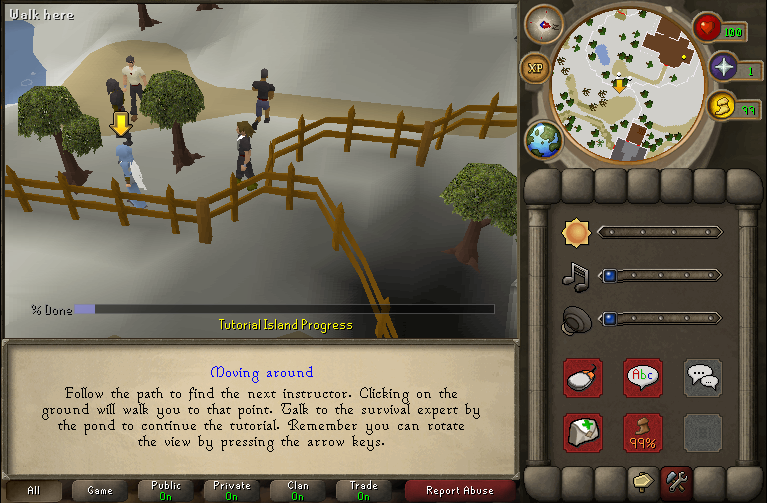Toggle chat effects with the Abc button
This screenshot has height=503, width=767.
[643, 377]
